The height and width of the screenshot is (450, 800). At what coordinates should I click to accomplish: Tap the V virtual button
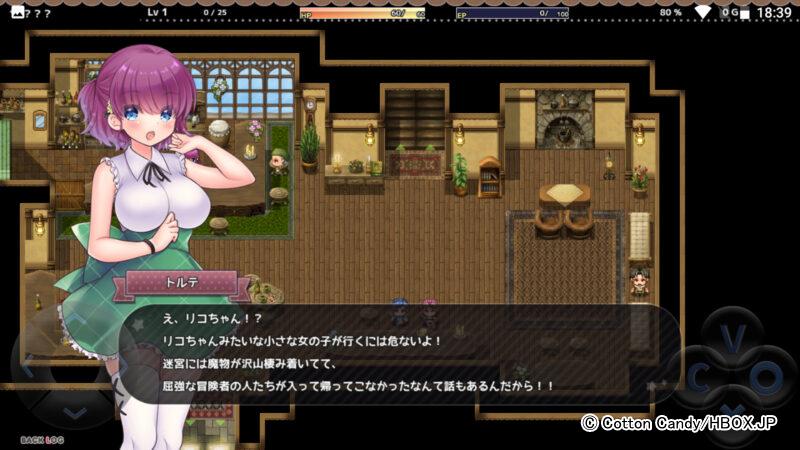[x=733, y=338]
